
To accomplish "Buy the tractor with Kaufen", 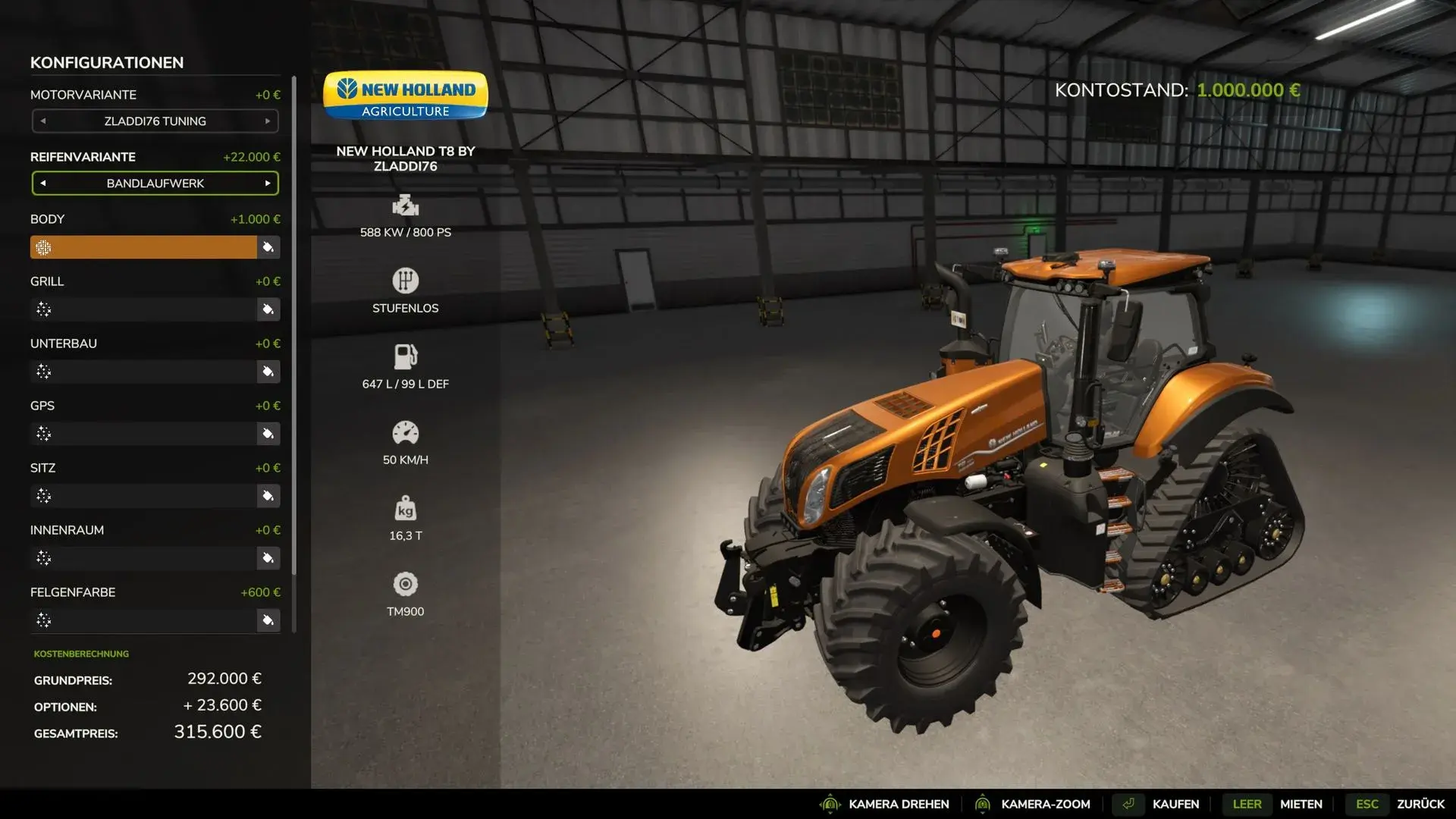I will (1175, 804).
